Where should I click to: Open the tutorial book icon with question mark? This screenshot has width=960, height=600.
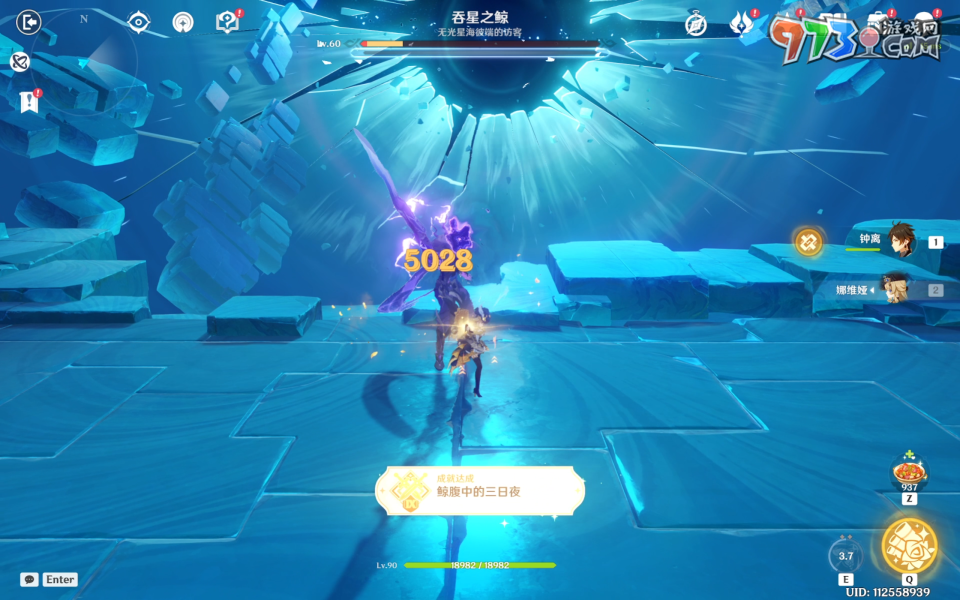(227, 22)
